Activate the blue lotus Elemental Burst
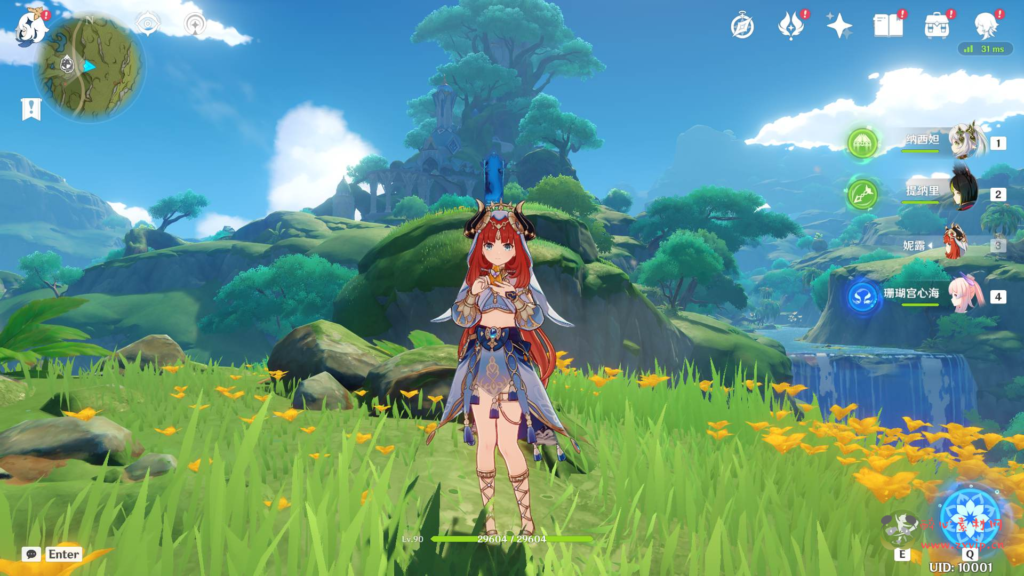Viewport: 1024px width, 576px height. (969, 514)
